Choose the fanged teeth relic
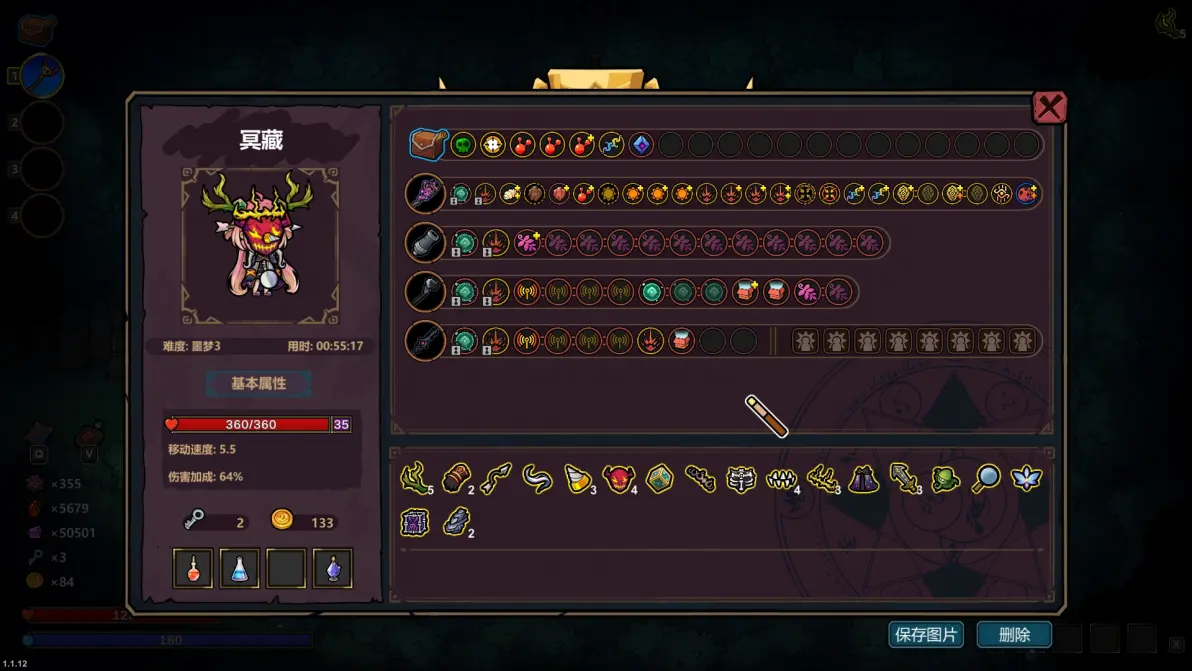1192x671 pixels. 780,479
